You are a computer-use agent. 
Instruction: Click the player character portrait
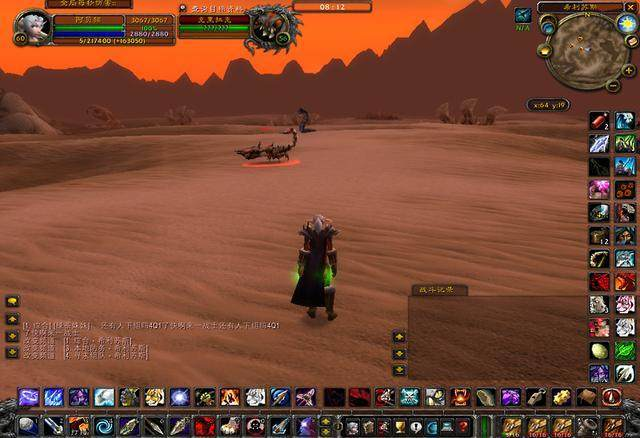(32, 24)
